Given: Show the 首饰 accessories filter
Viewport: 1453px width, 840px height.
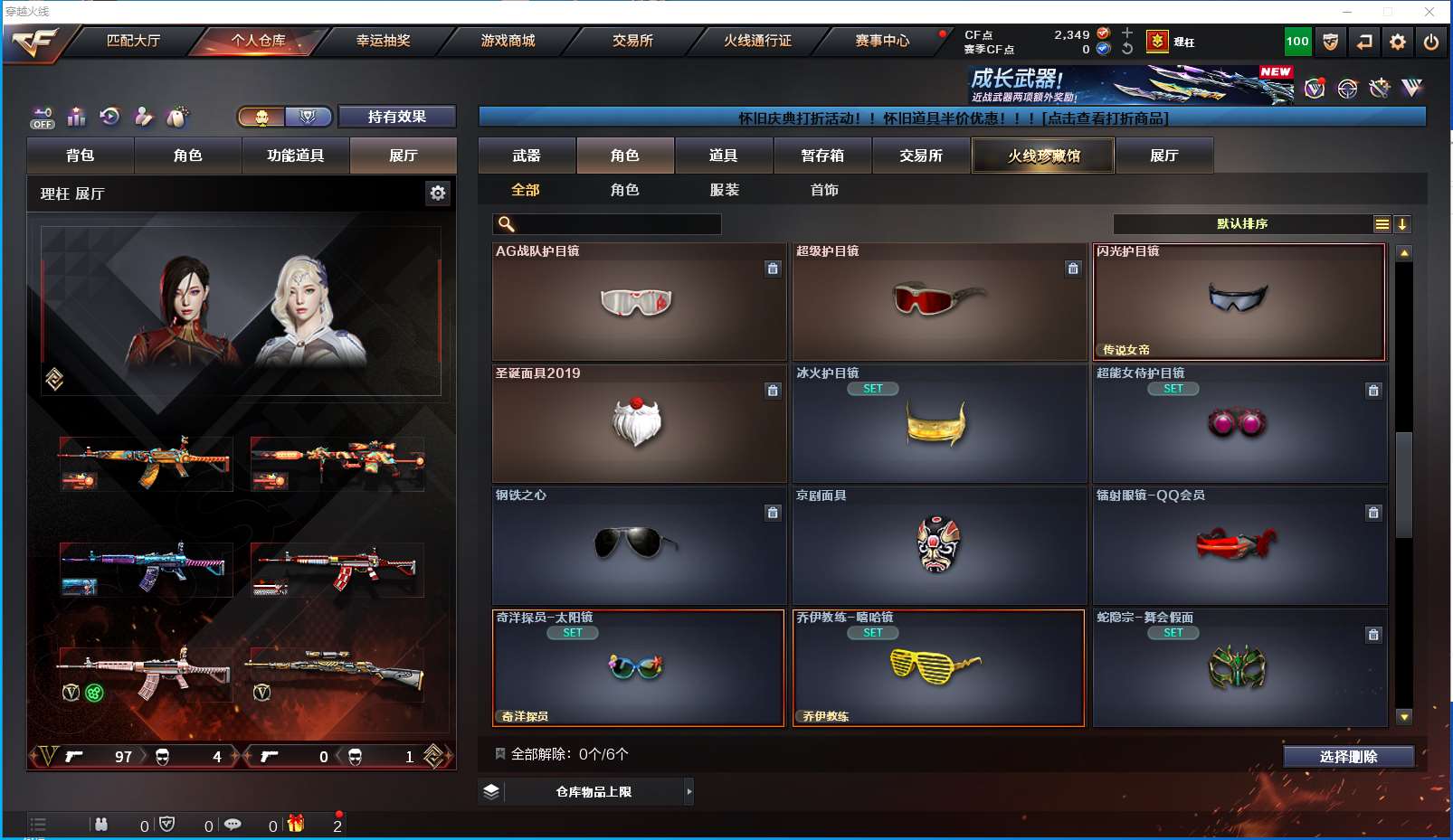Looking at the screenshot, I should [x=824, y=190].
